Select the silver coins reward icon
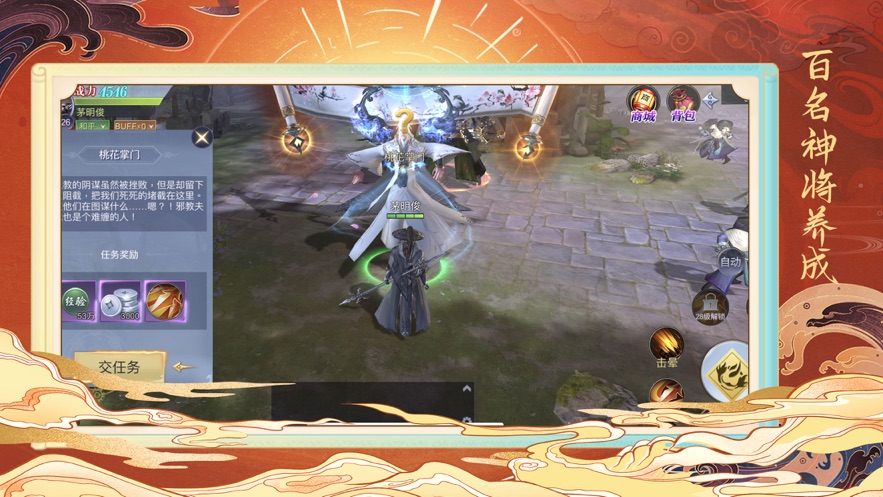 pyautogui.click(x=120, y=300)
